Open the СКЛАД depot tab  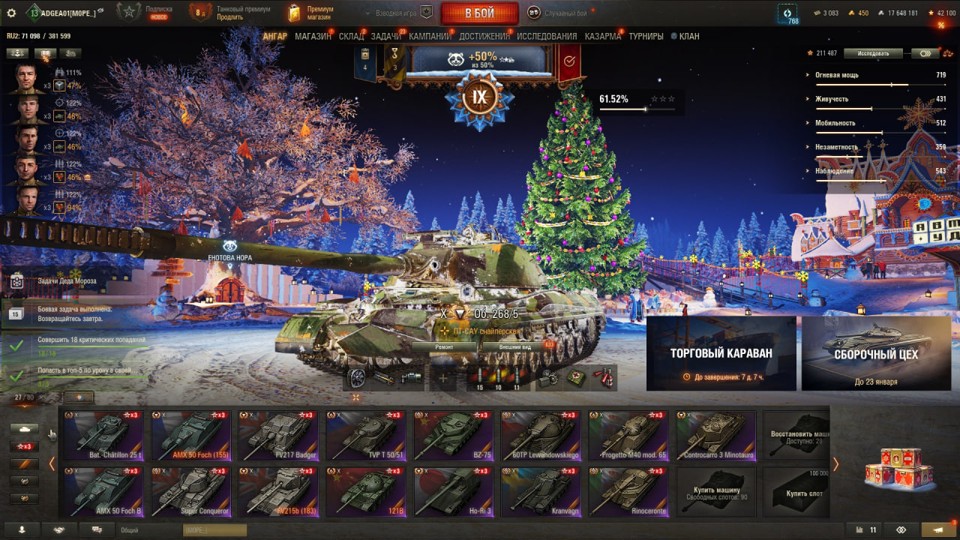351,36
